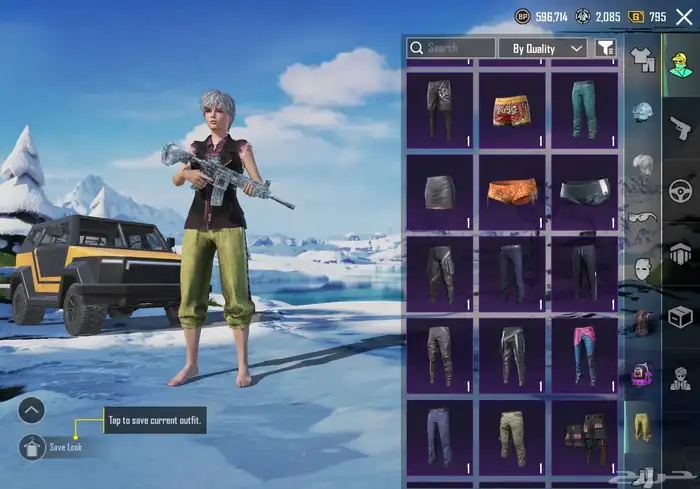The width and height of the screenshot is (700, 489).
Task: Open the pink backpack category
Action: 642,376
